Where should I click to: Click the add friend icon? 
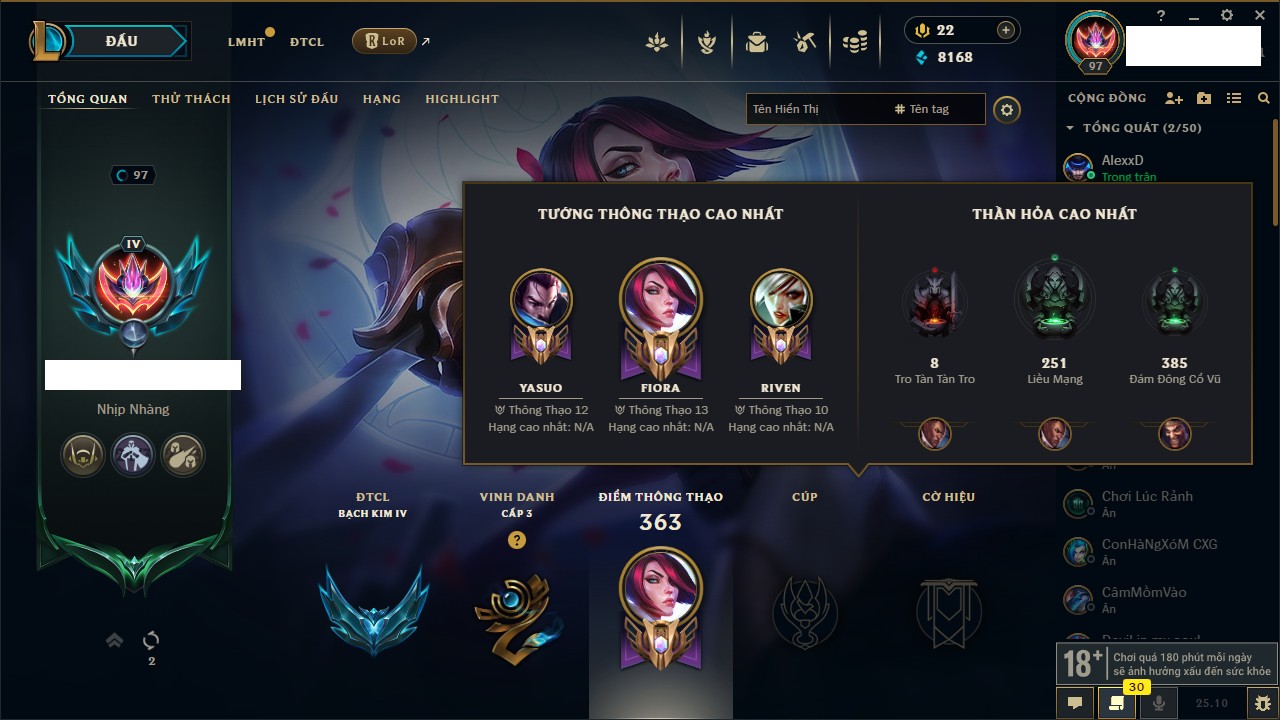coord(1174,98)
